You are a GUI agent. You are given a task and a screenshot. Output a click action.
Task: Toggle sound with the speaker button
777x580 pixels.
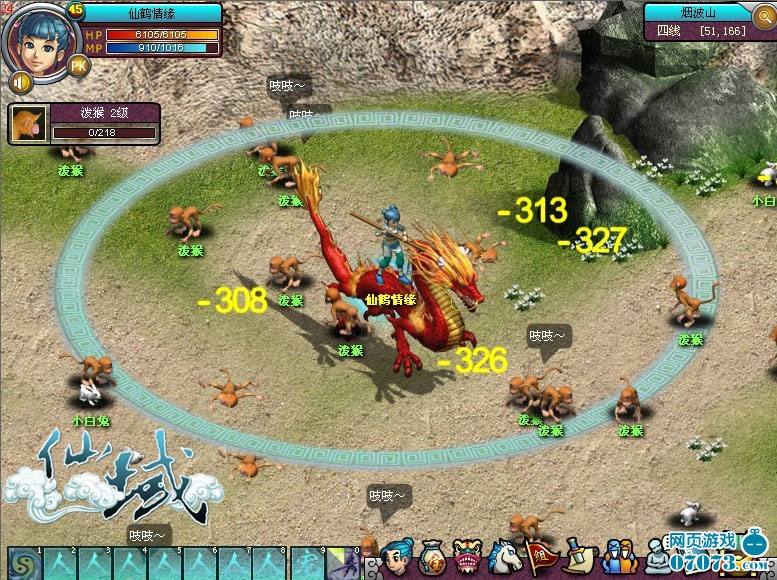(19, 81)
